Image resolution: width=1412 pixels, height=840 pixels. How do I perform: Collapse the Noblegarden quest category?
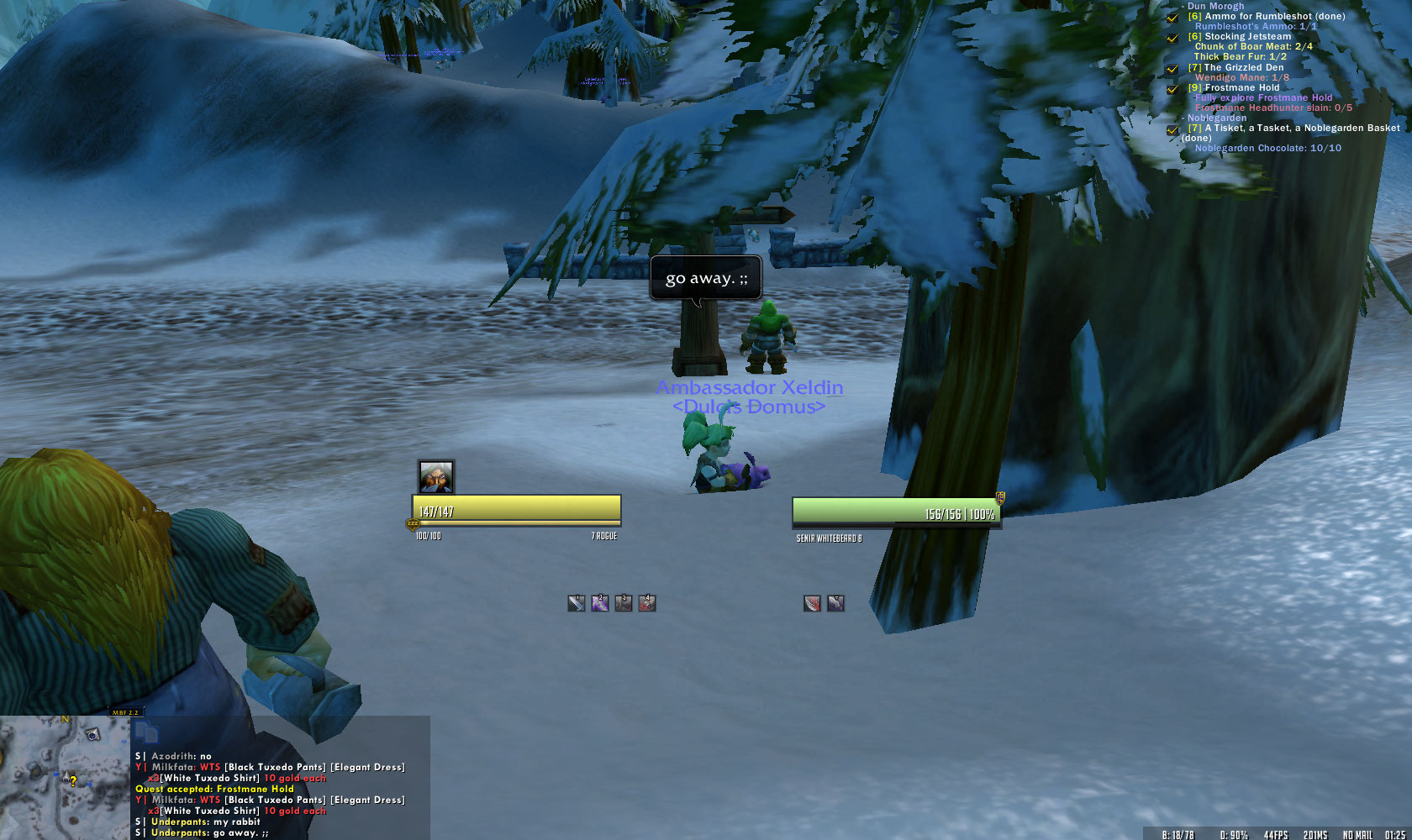pos(1216,118)
